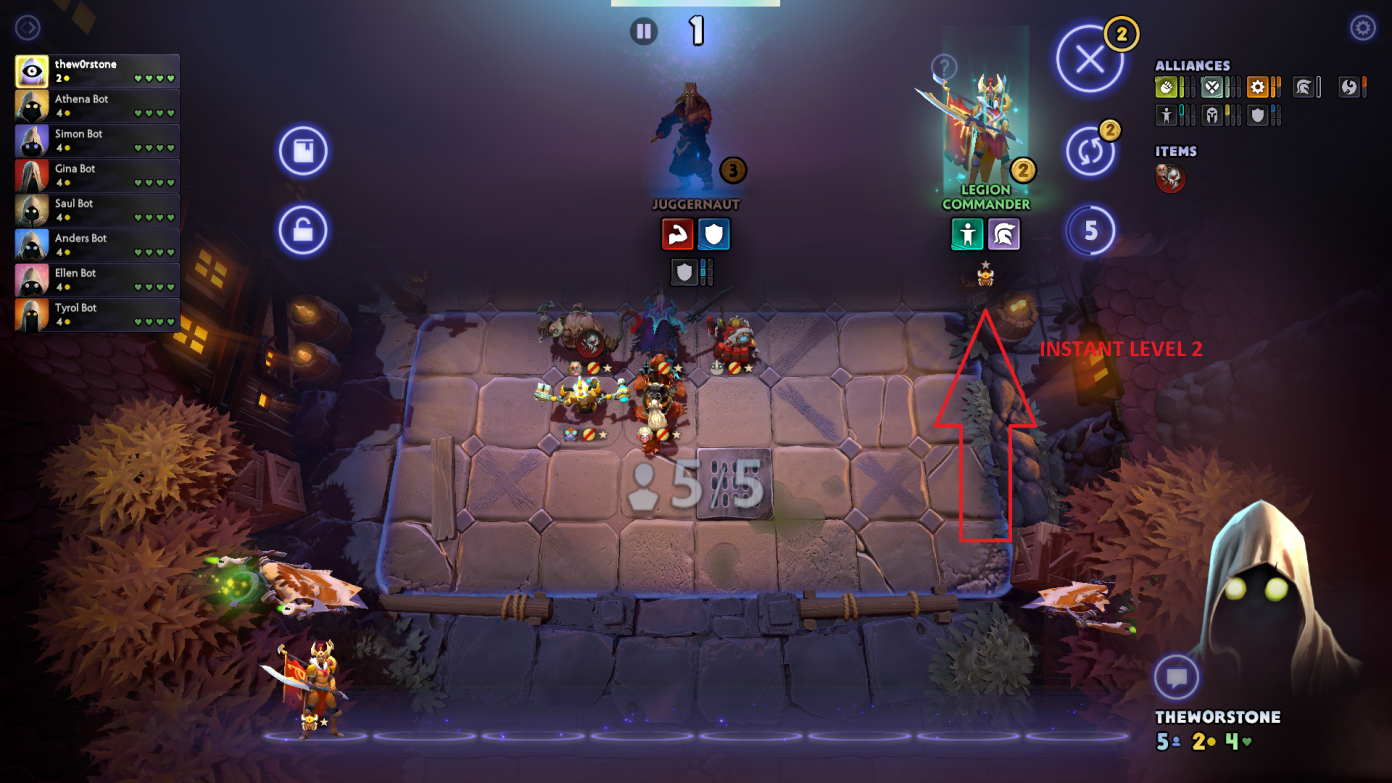This screenshot has height=783, width=1392.
Task: Select thew0rstone in the player list
Action: [97, 71]
